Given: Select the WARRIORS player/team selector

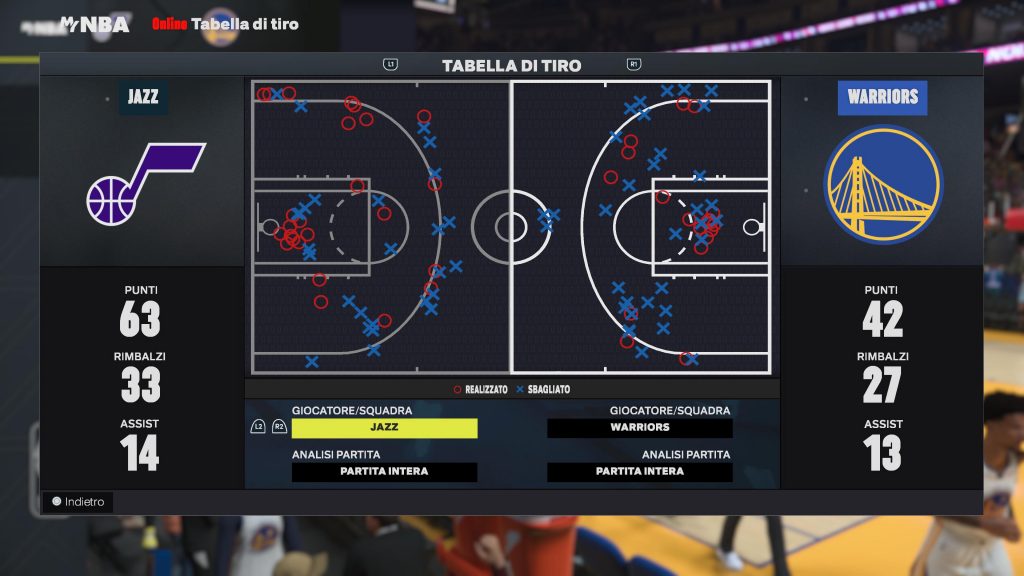Looking at the screenshot, I should click(x=640, y=428).
